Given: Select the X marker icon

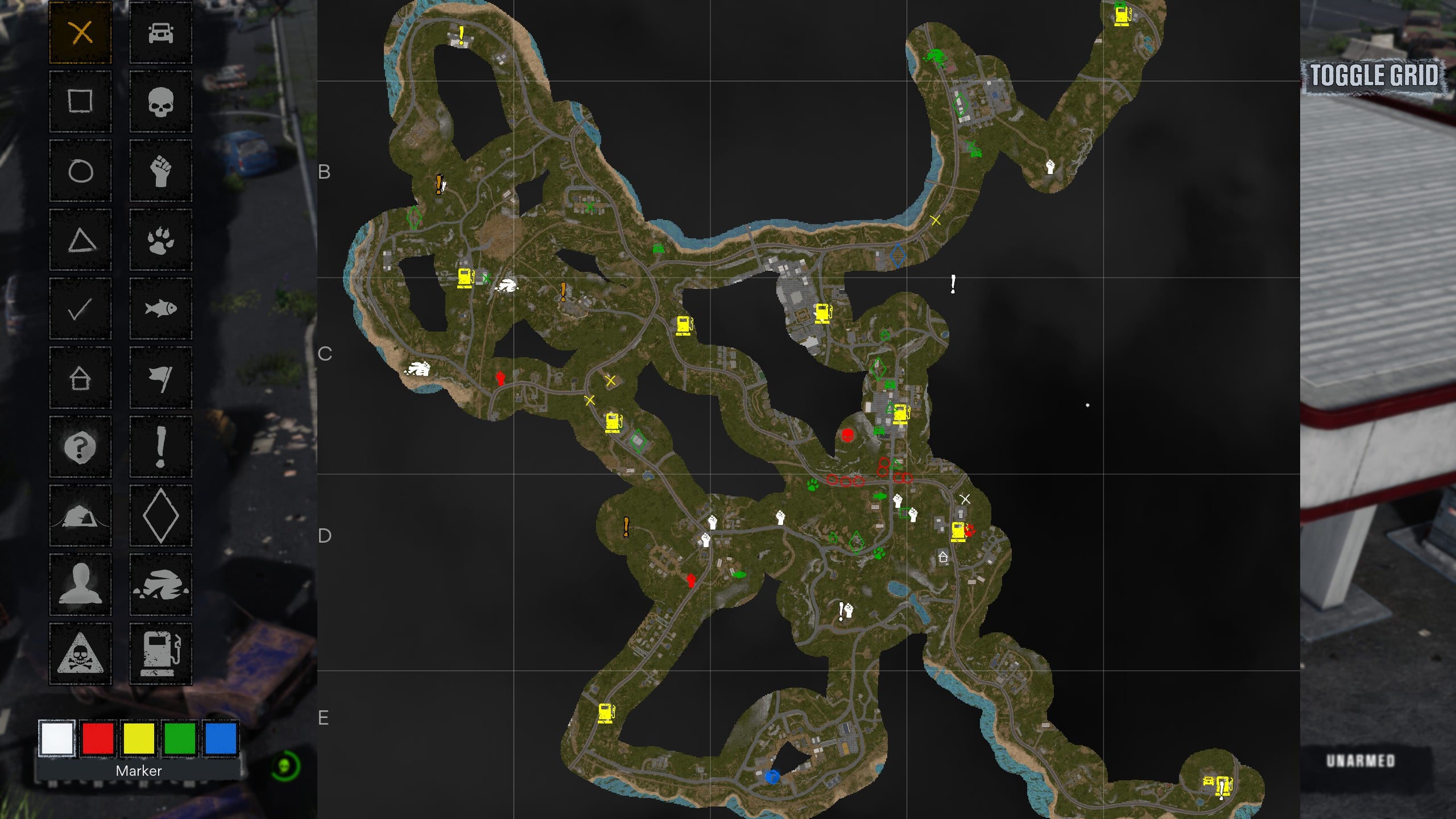Looking at the screenshot, I should (x=81, y=32).
